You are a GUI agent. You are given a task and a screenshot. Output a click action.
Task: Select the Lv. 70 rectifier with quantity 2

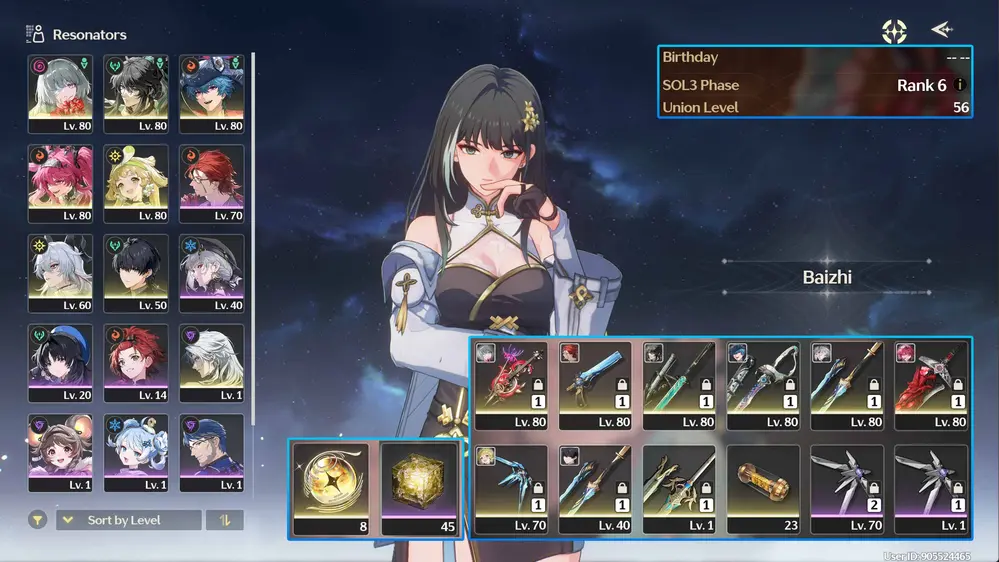coord(847,484)
